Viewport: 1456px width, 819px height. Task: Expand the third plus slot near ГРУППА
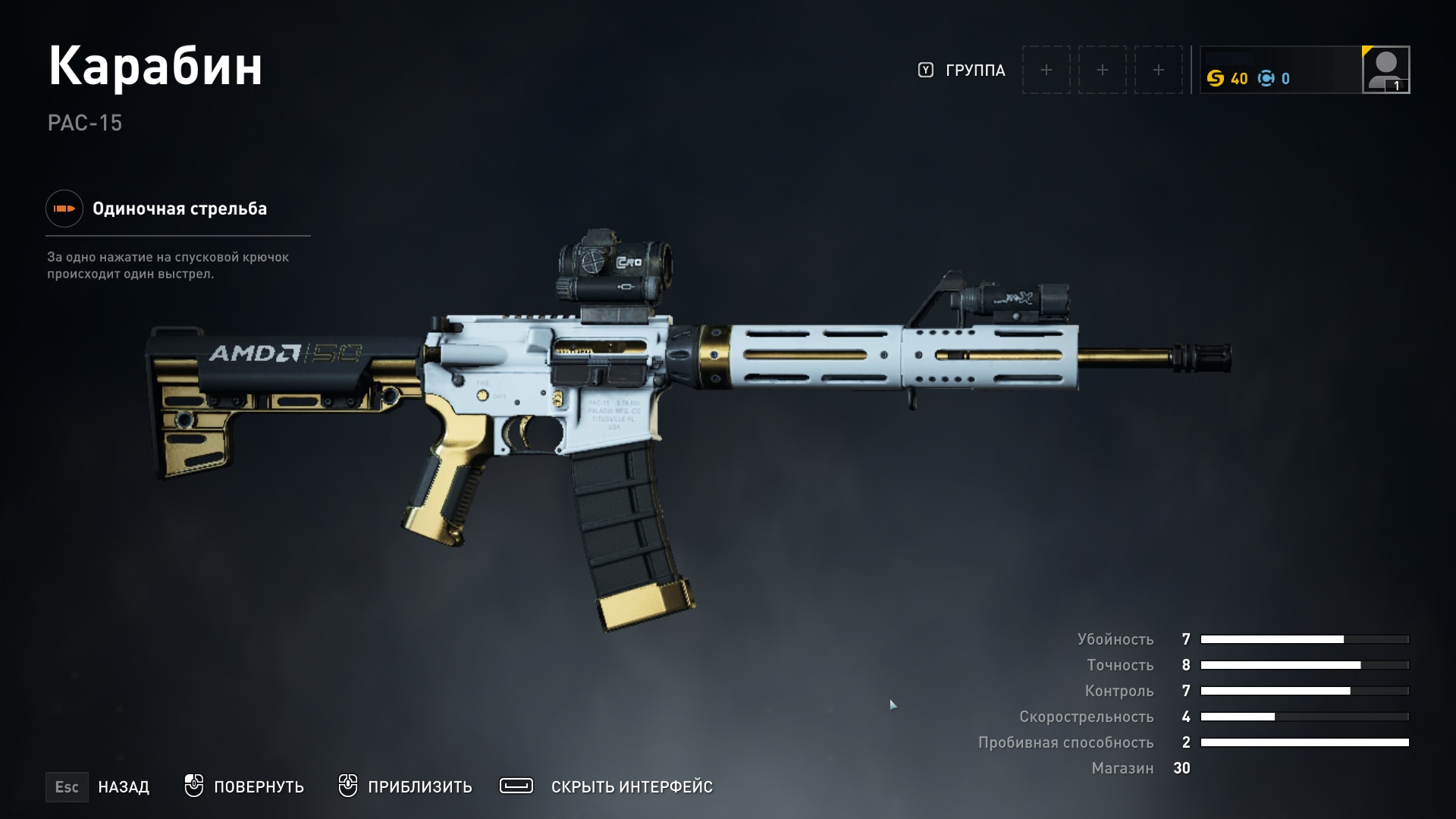pyautogui.click(x=1158, y=69)
